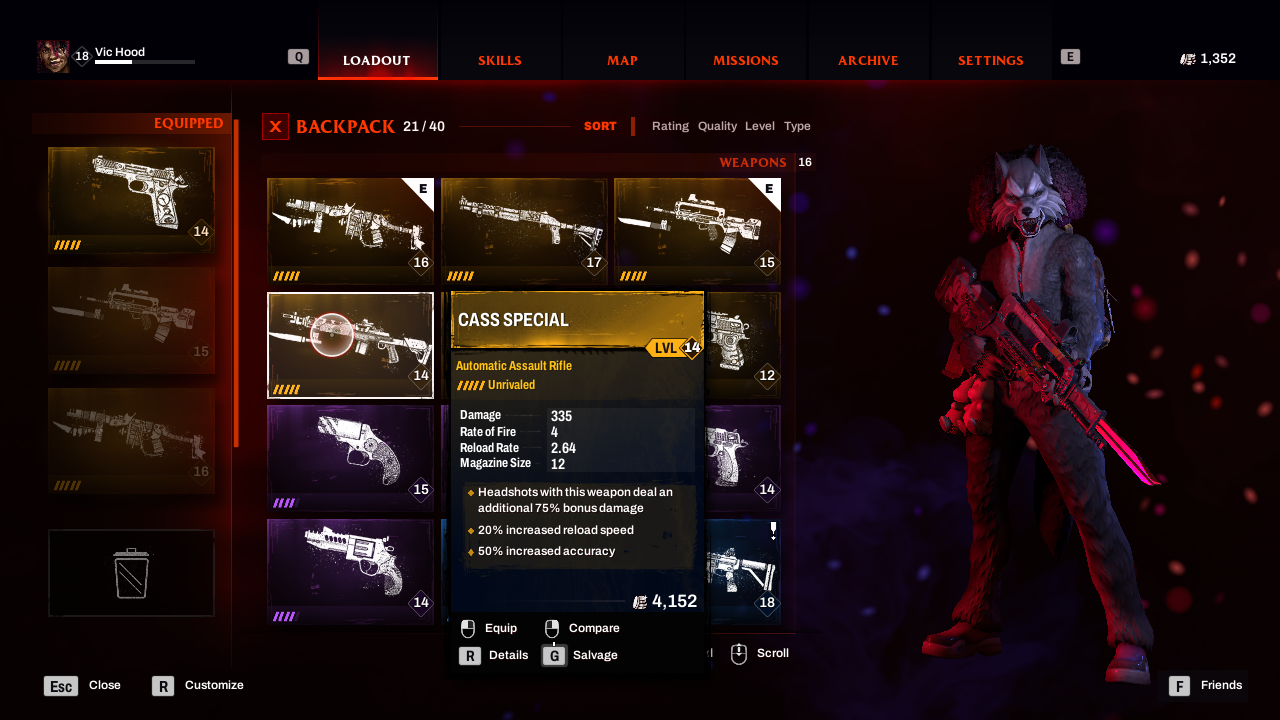This screenshot has width=1280, height=720.
Task: Open the Map tab
Action: click(622, 60)
